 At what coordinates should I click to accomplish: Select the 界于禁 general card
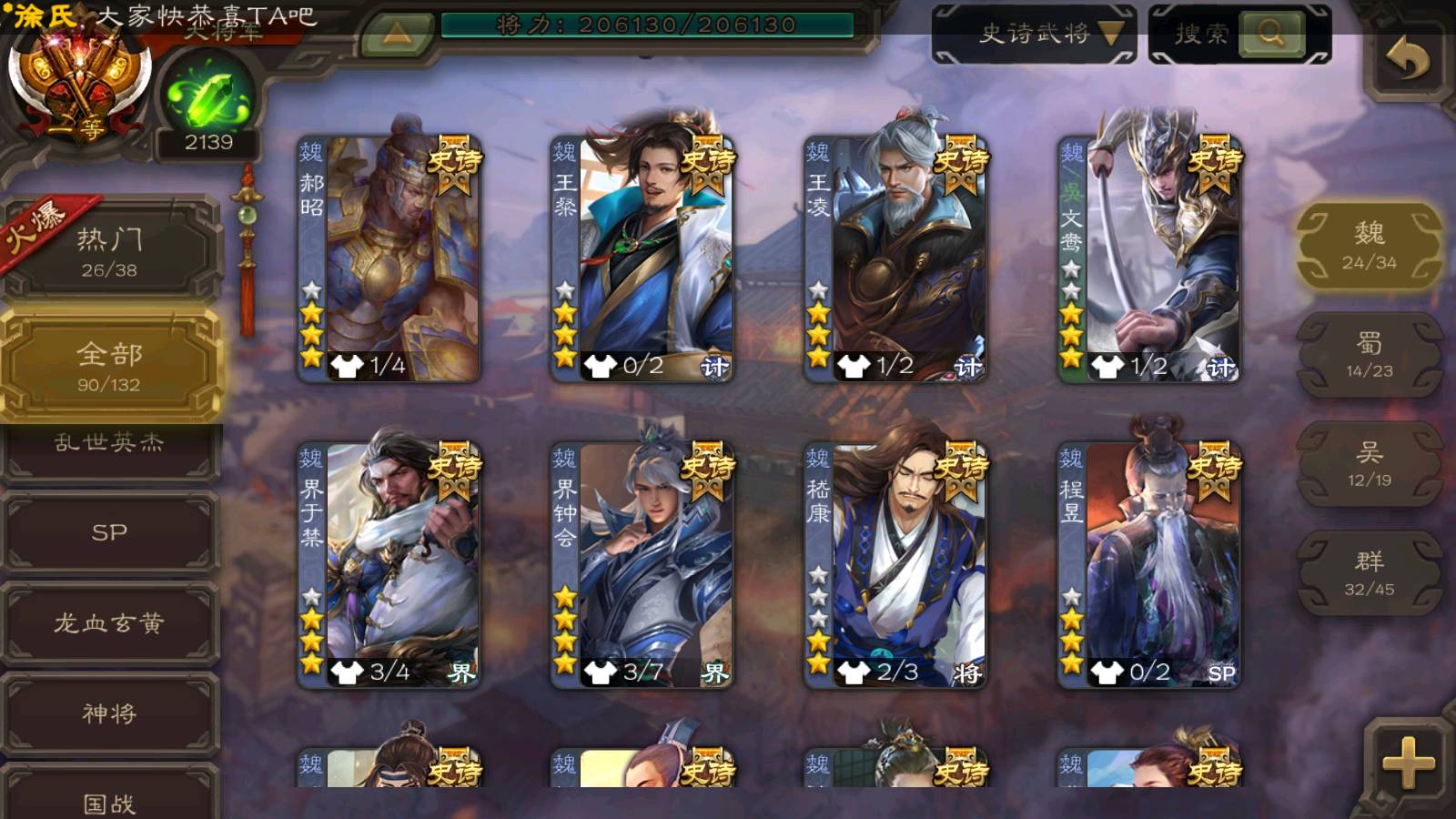(x=389, y=564)
